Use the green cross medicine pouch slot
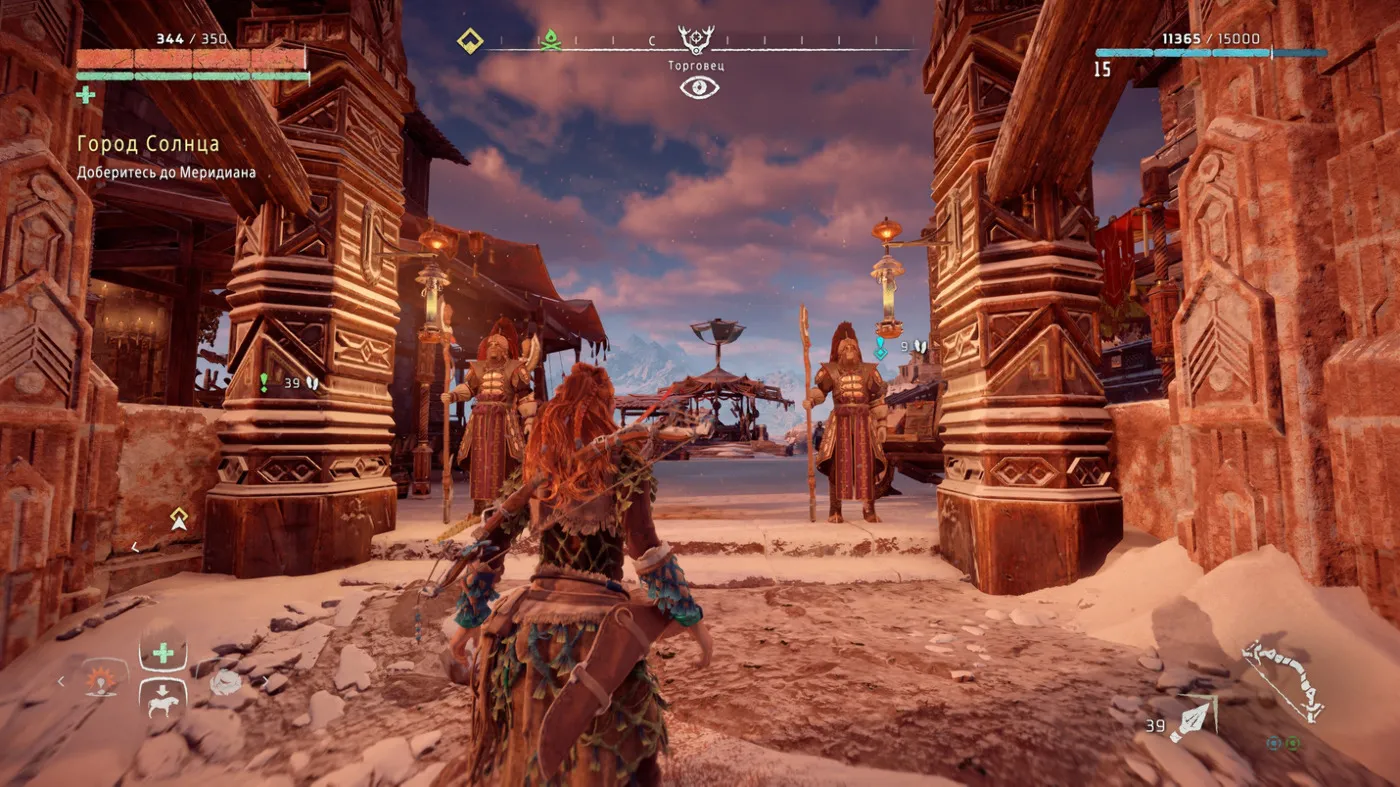Image resolution: width=1400 pixels, height=787 pixels. [x=162, y=653]
